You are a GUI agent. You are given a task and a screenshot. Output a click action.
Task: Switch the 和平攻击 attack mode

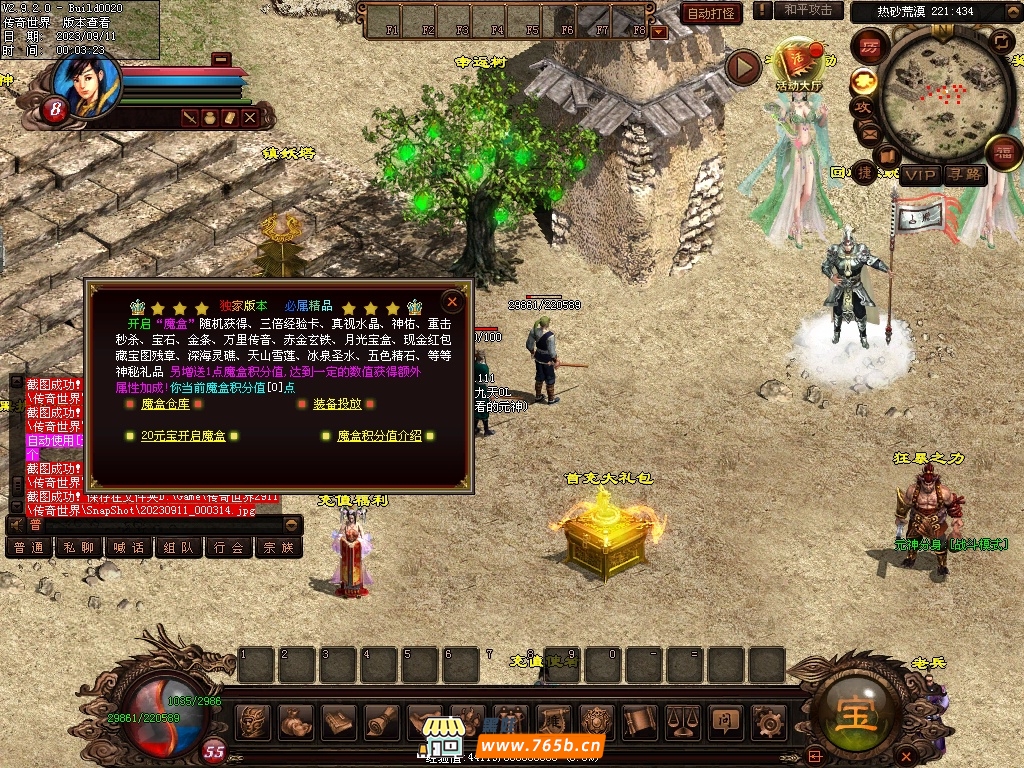point(808,10)
